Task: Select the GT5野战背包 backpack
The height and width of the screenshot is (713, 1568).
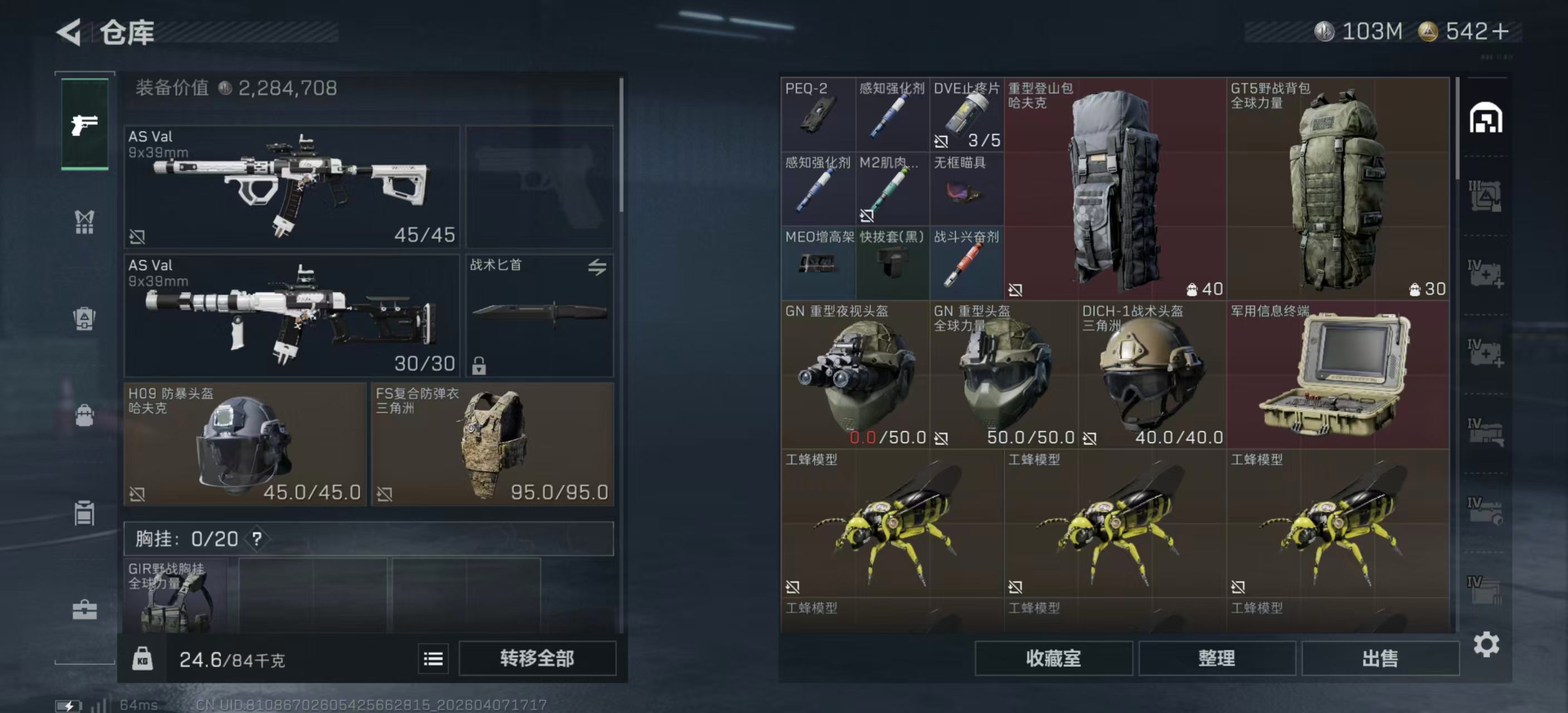Action: (1337, 189)
